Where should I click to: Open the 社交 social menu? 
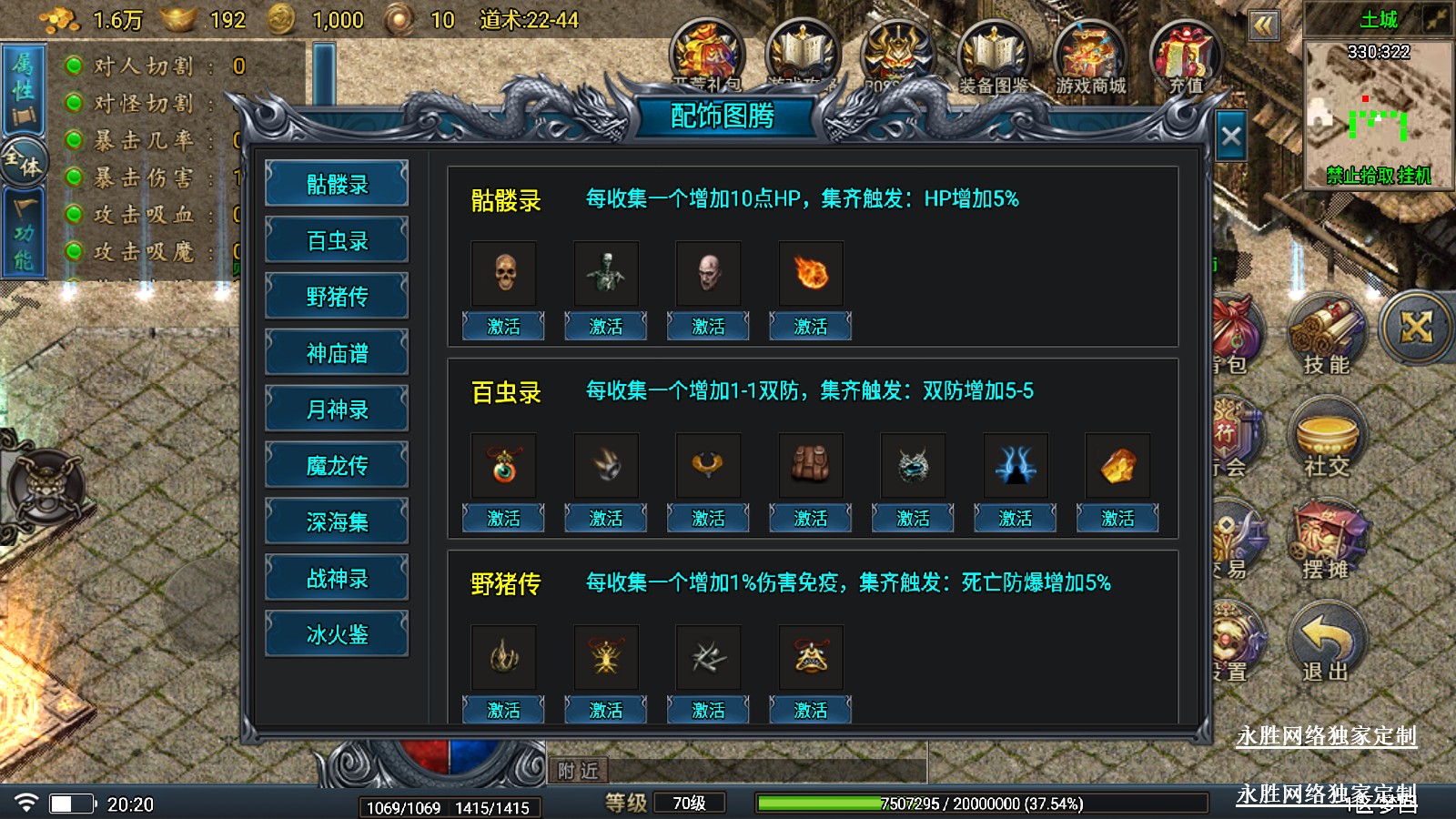tap(1326, 439)
